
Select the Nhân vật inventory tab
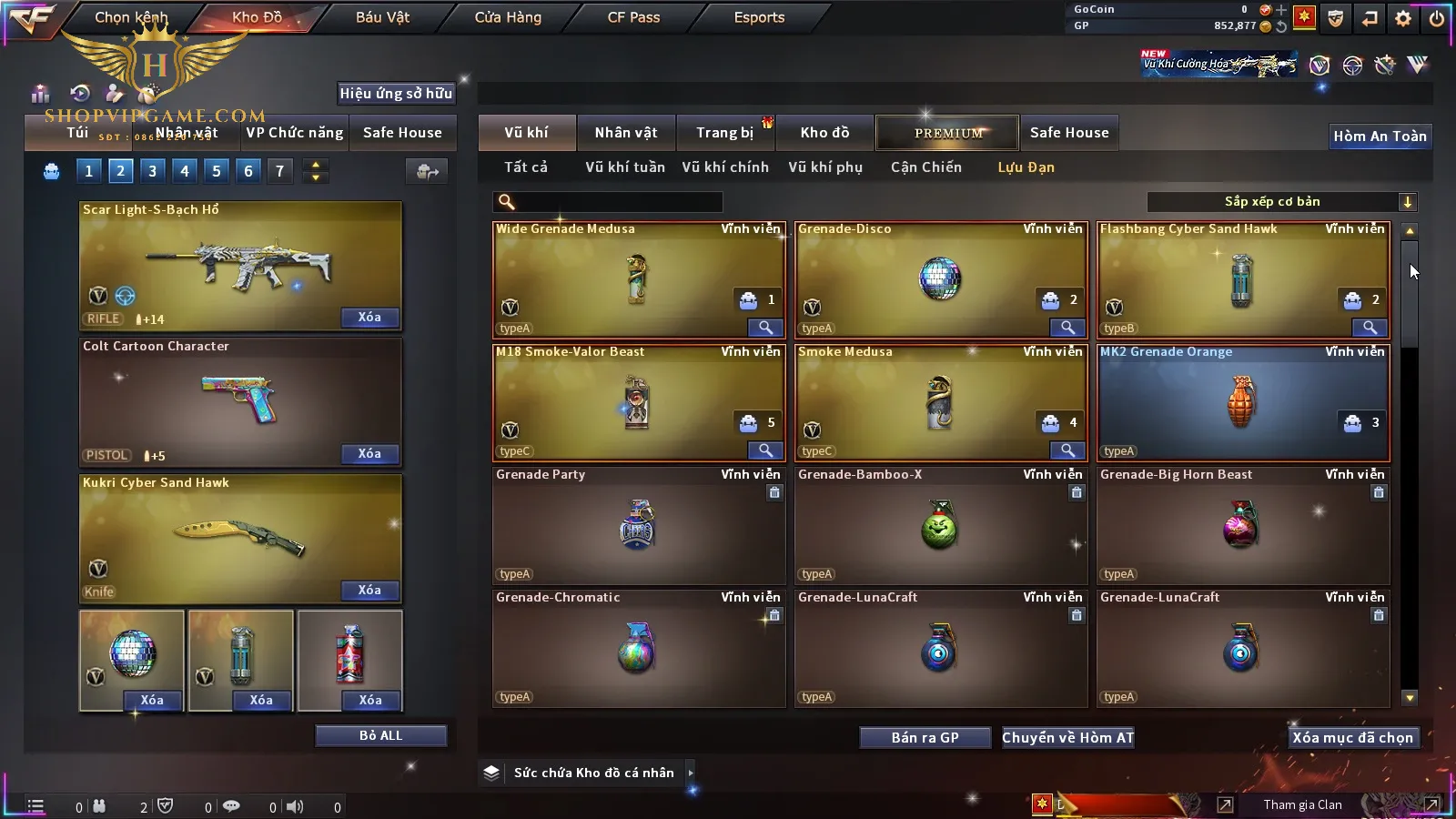click(625, 133)
